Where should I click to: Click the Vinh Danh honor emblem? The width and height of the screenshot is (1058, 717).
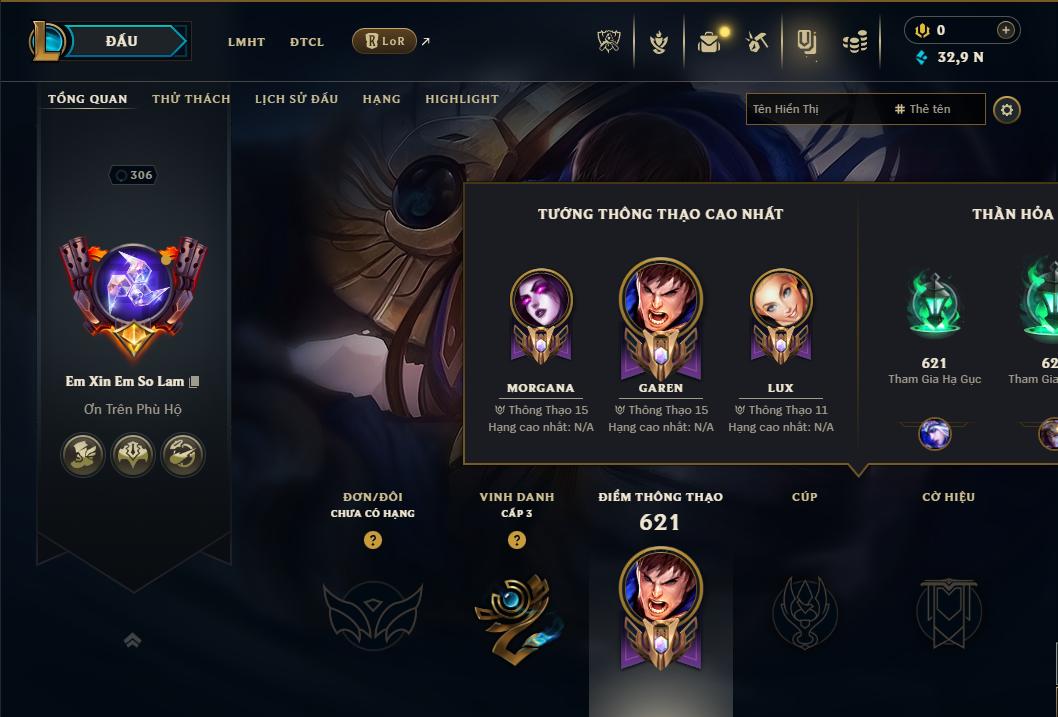[516, 612]
